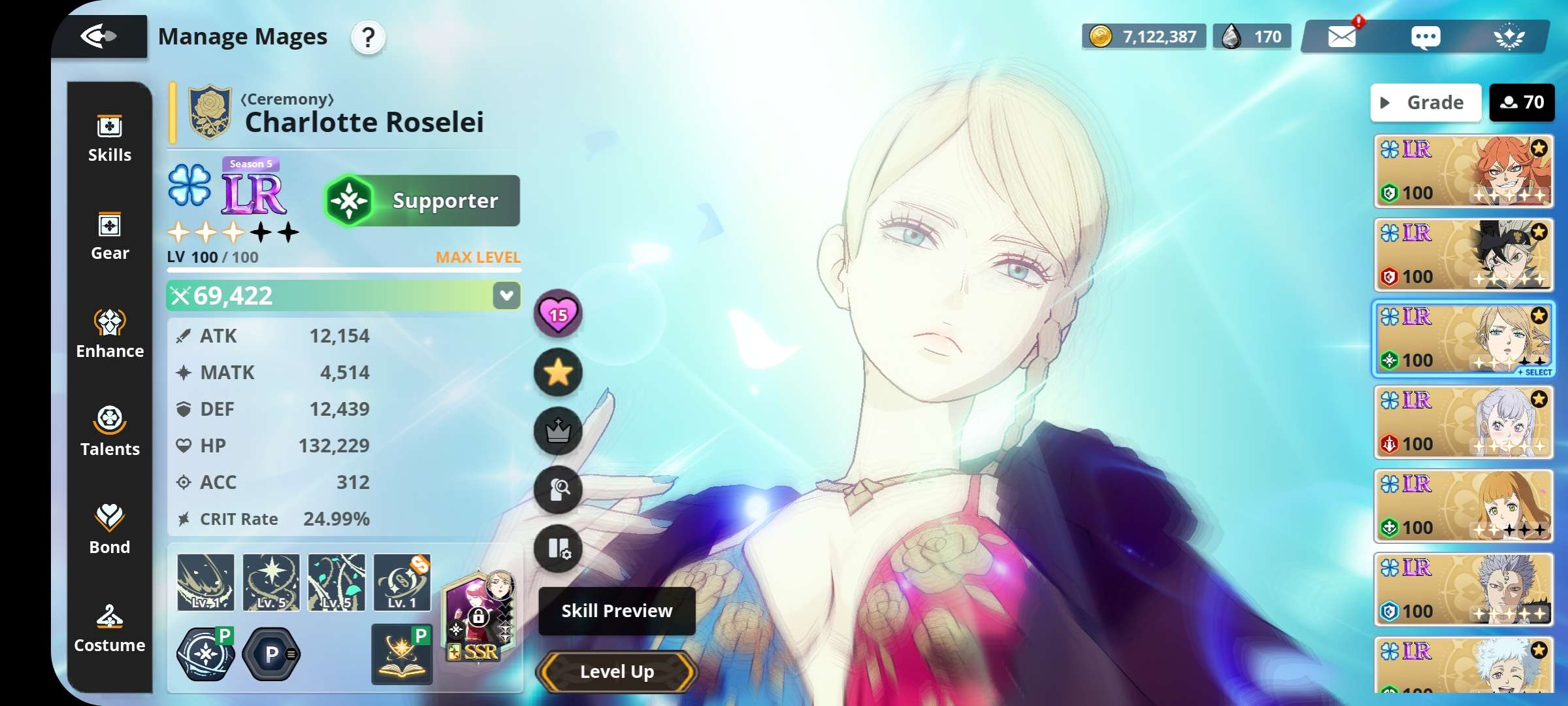Toggle the gold star favorite button

click(558, 373)
